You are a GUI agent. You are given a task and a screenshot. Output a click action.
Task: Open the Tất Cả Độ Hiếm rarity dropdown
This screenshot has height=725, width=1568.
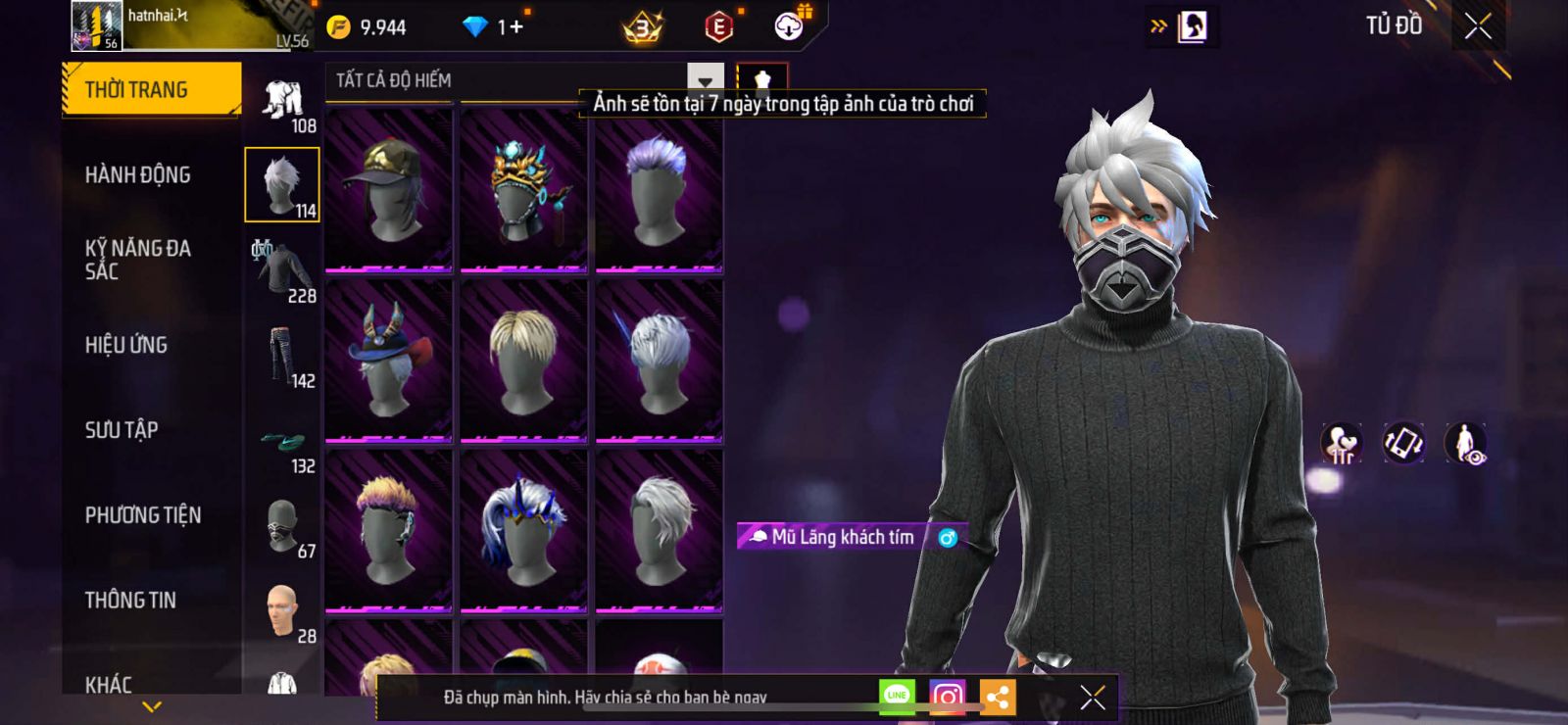click(x=705, y=80)
